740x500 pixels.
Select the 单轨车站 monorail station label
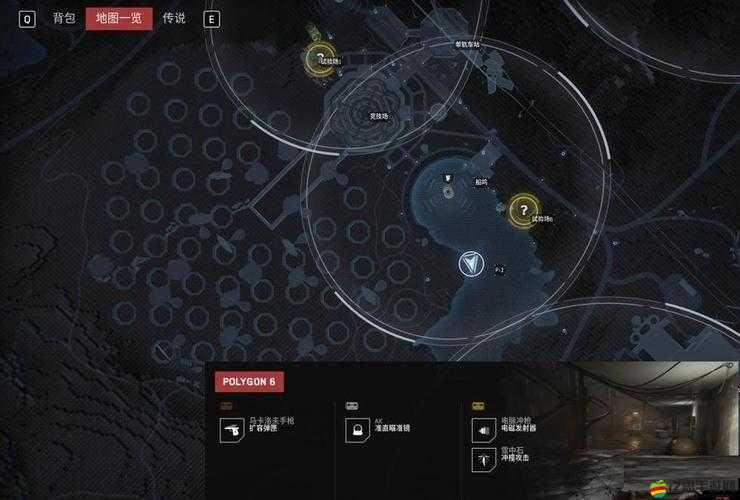click(x=466, y=45)
